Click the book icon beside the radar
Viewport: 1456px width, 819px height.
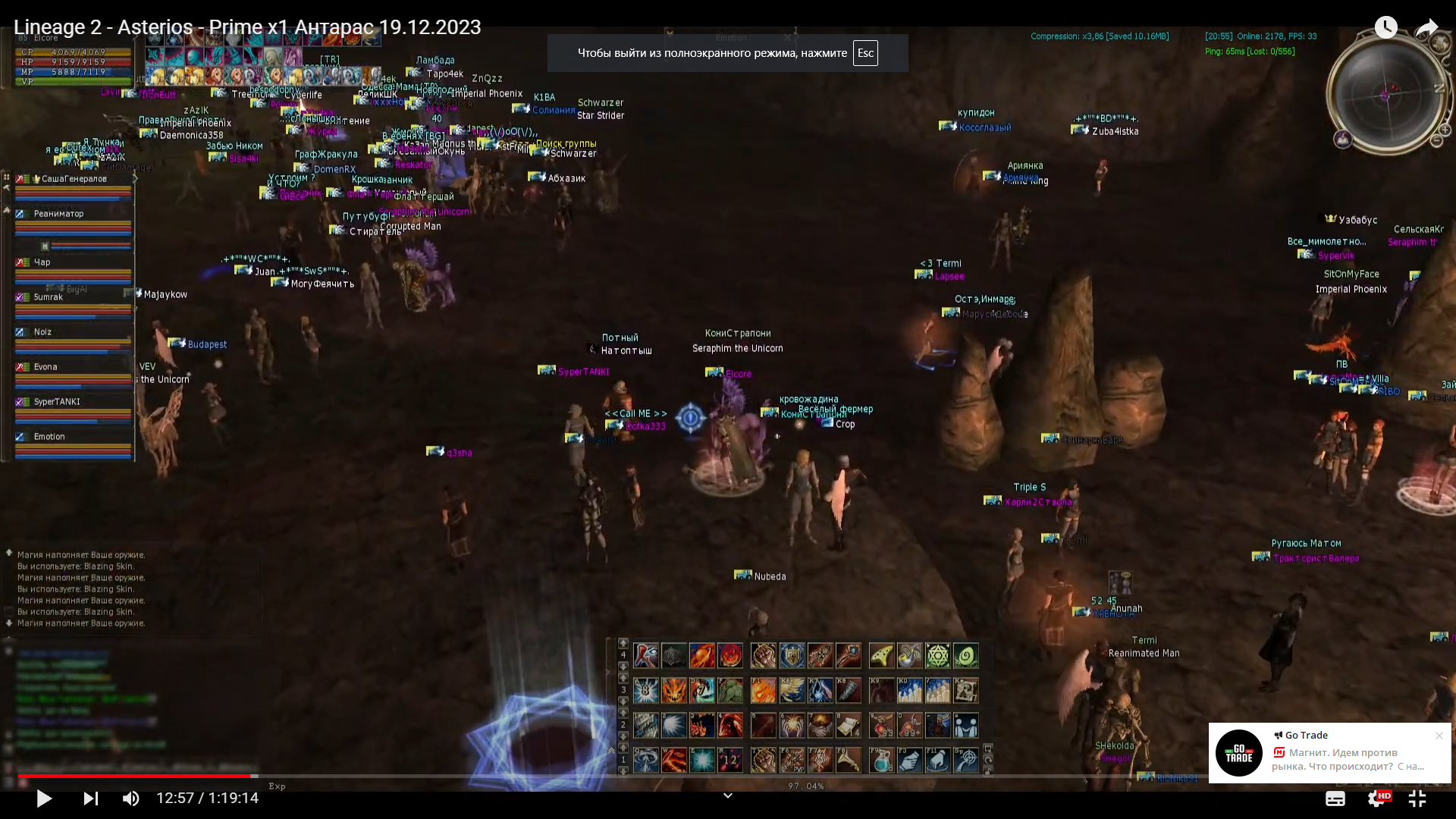click(1343, 140)
